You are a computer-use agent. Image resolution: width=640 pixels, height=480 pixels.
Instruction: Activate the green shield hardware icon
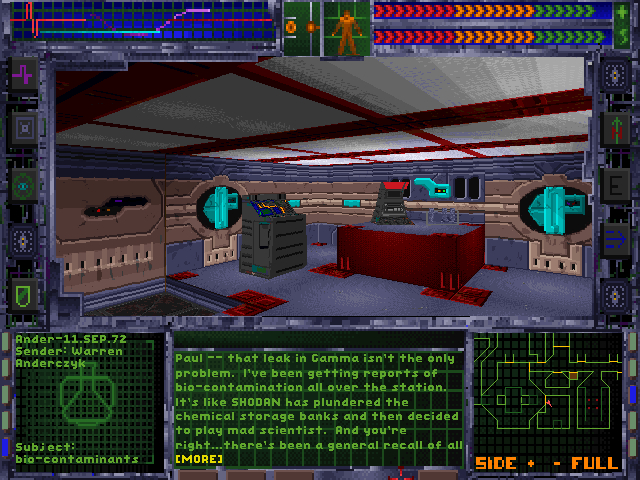point(23,295)
